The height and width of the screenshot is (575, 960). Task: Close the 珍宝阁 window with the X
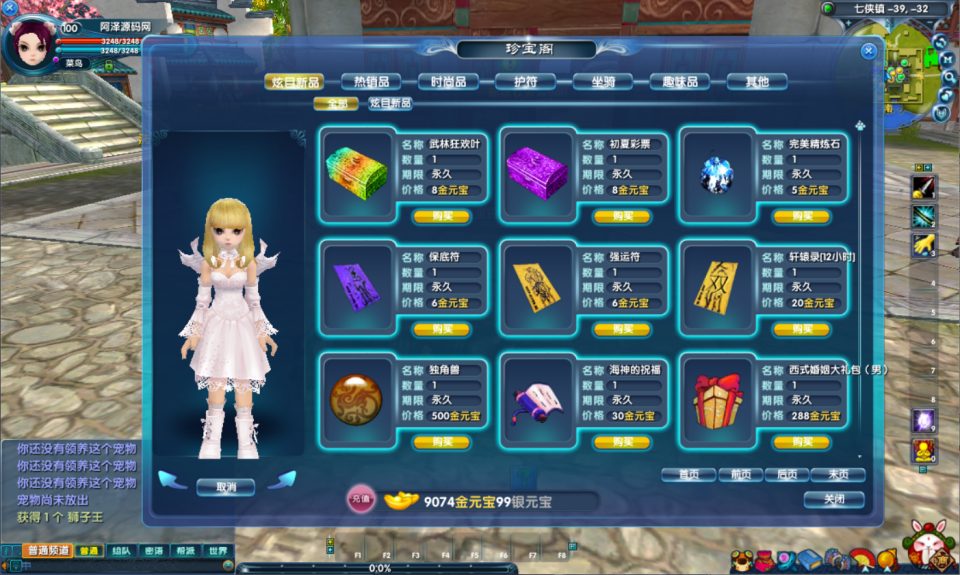click(x=868, y=50)
